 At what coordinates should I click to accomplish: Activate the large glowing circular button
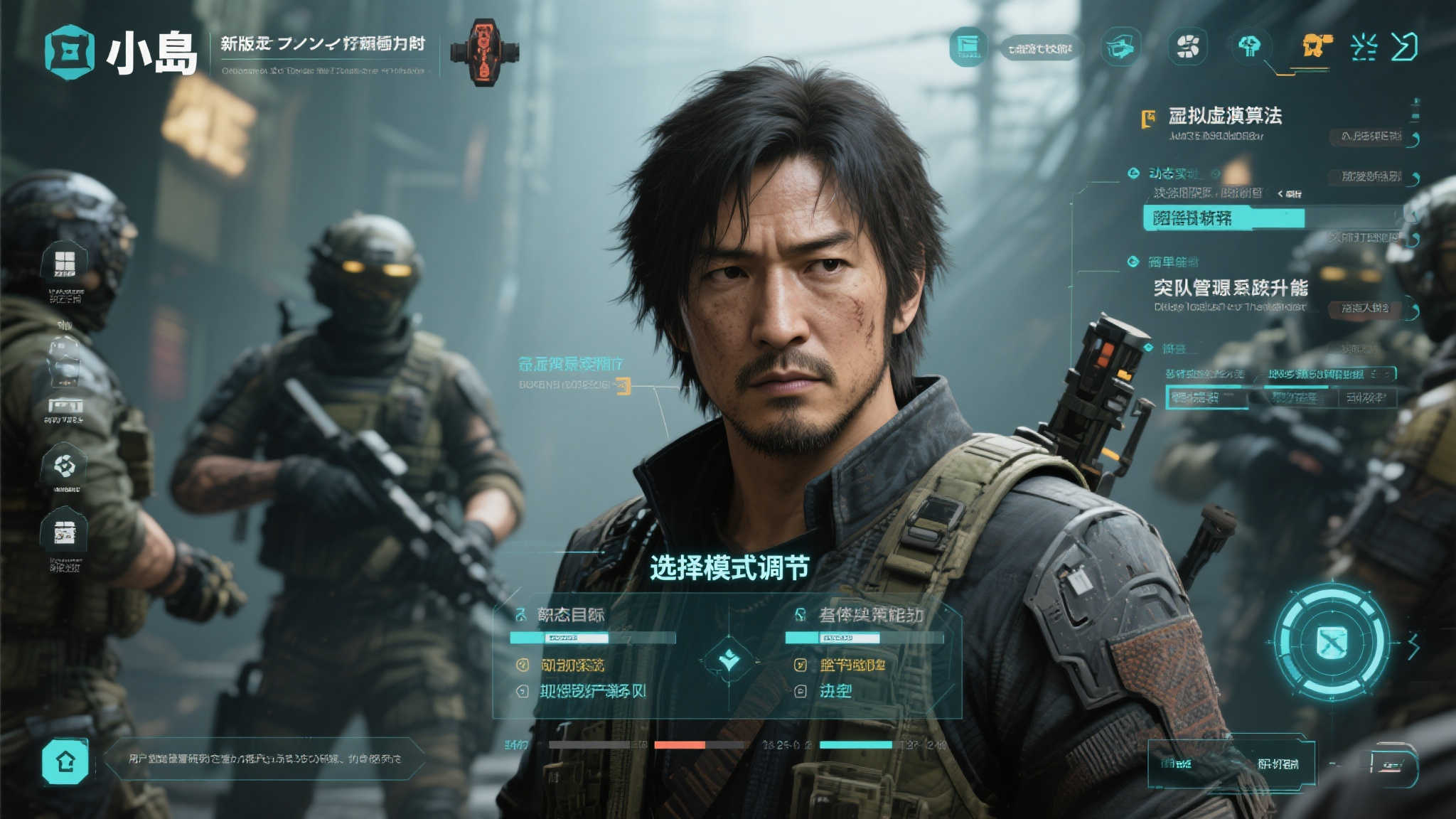1331,643
